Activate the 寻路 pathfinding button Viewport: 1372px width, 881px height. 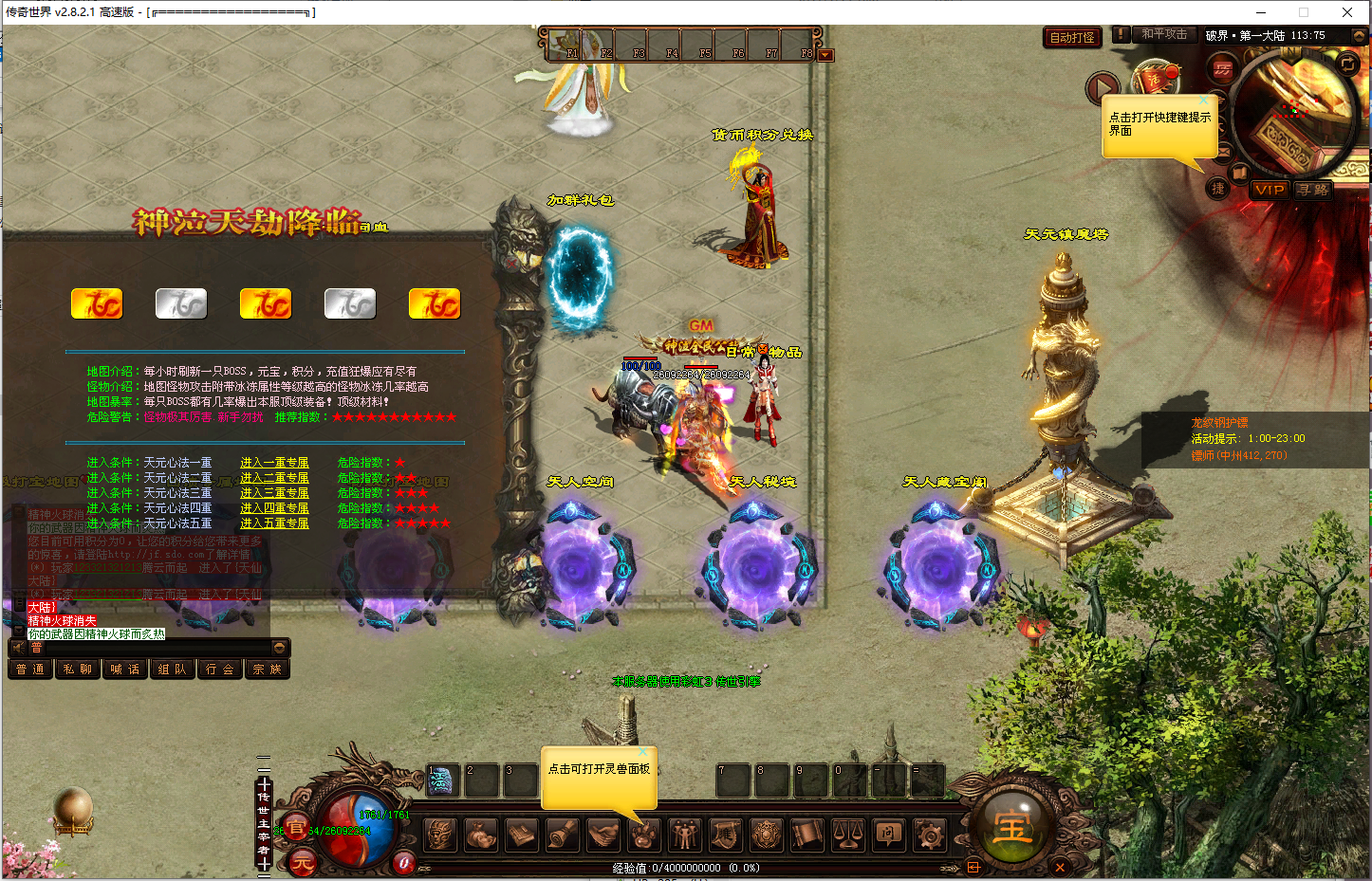point(1313,190)
